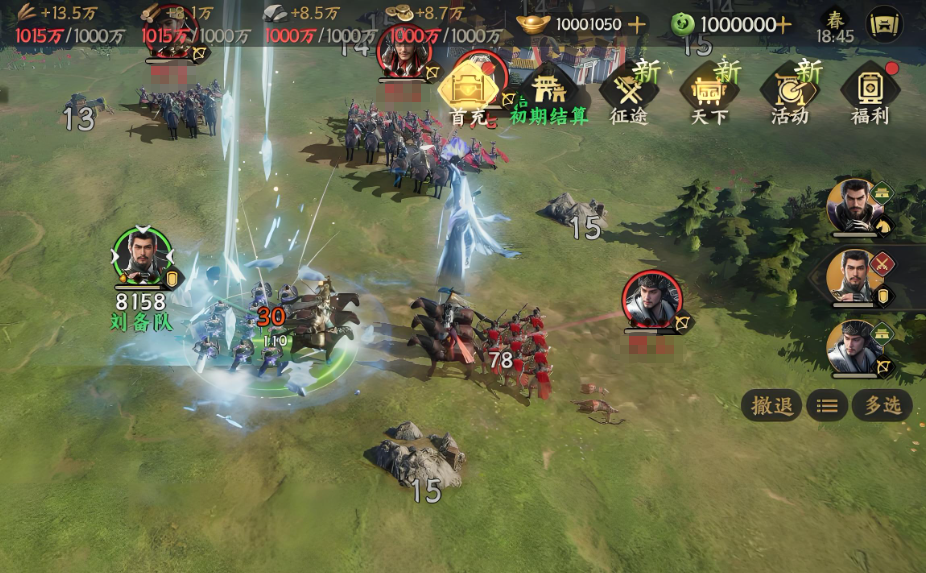Click the 撤退 retreat button
This screenshot has width=926, height=573.
coord(771,405)
